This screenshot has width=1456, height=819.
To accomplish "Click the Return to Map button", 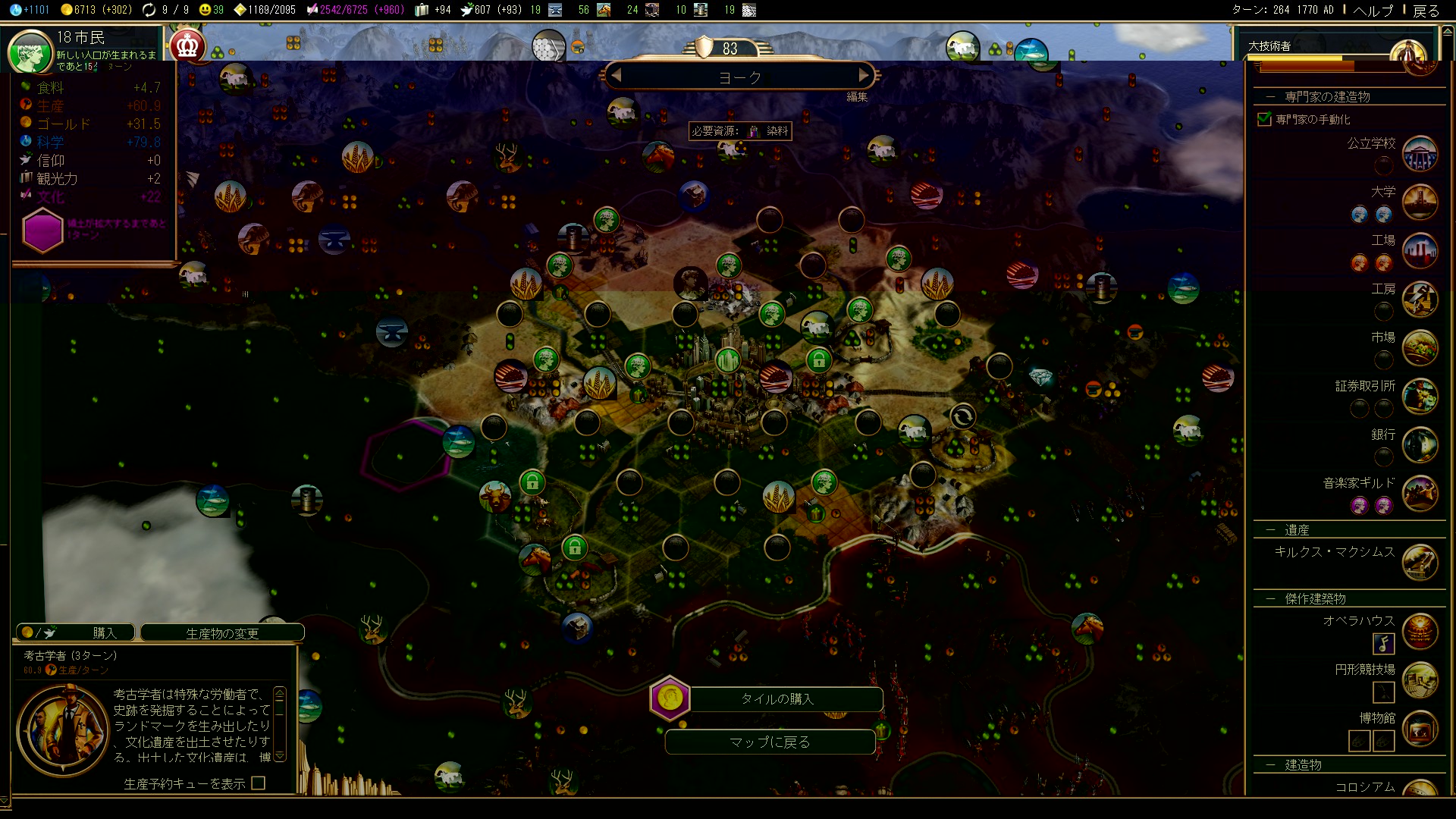I will pos(770,742).
